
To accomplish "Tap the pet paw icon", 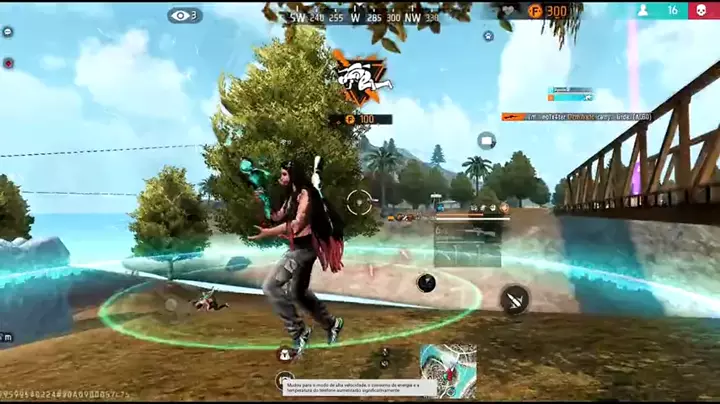I will click(488, 35).
